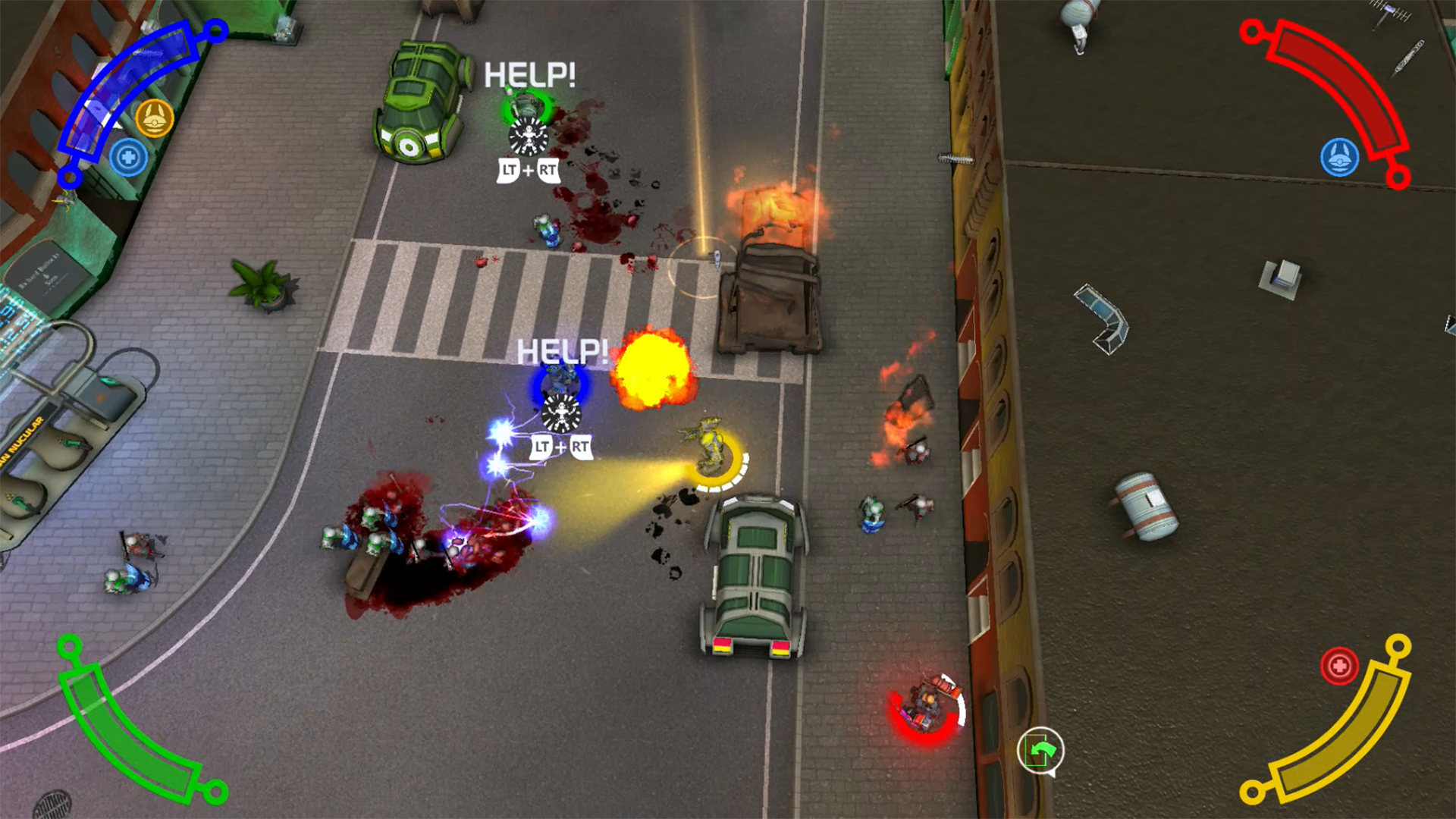The image size is (1456, 819).
Task: Click the green exit door marker
Action: [x=1040, y=751]
